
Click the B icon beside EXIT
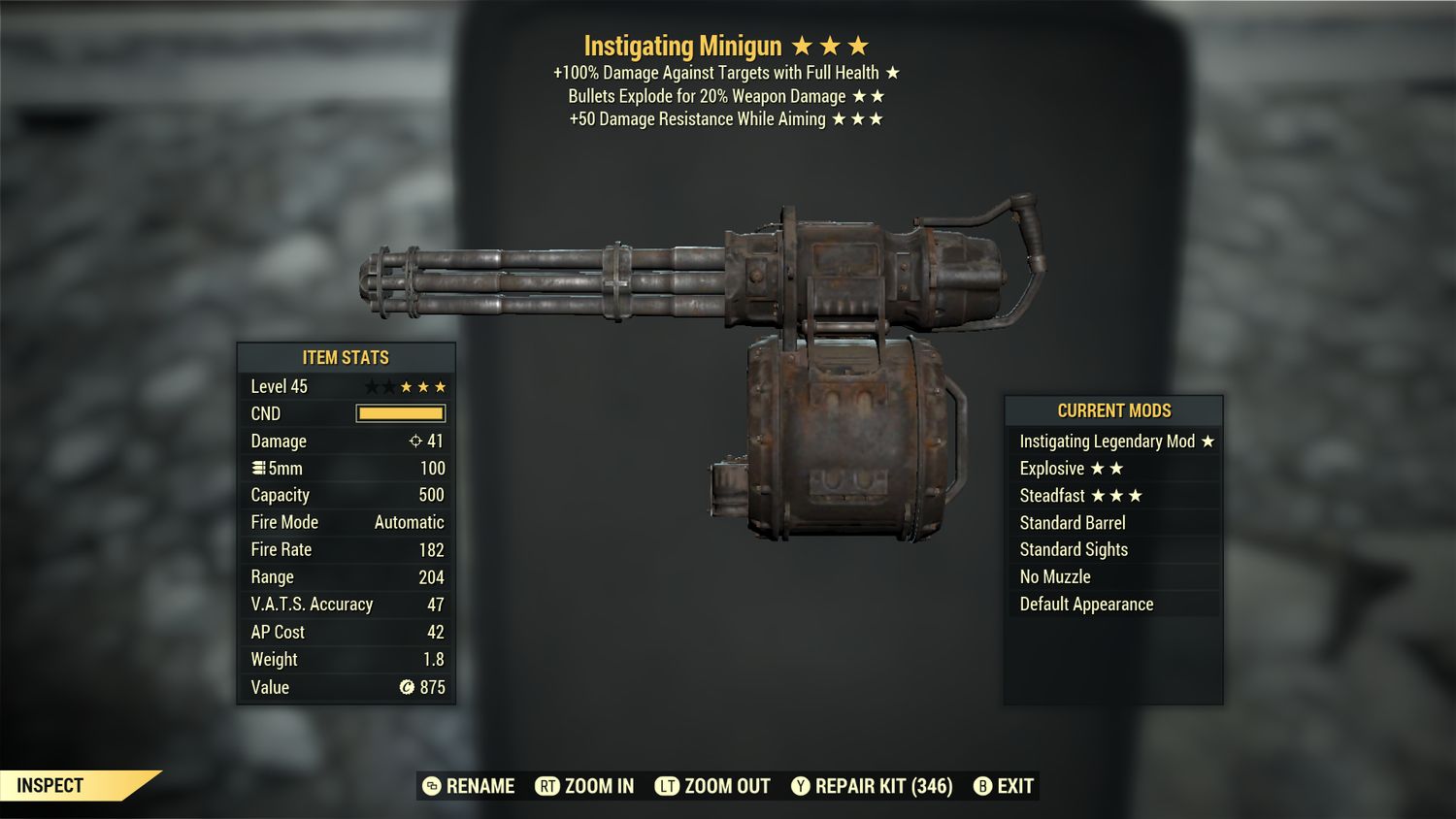(984, 786)
